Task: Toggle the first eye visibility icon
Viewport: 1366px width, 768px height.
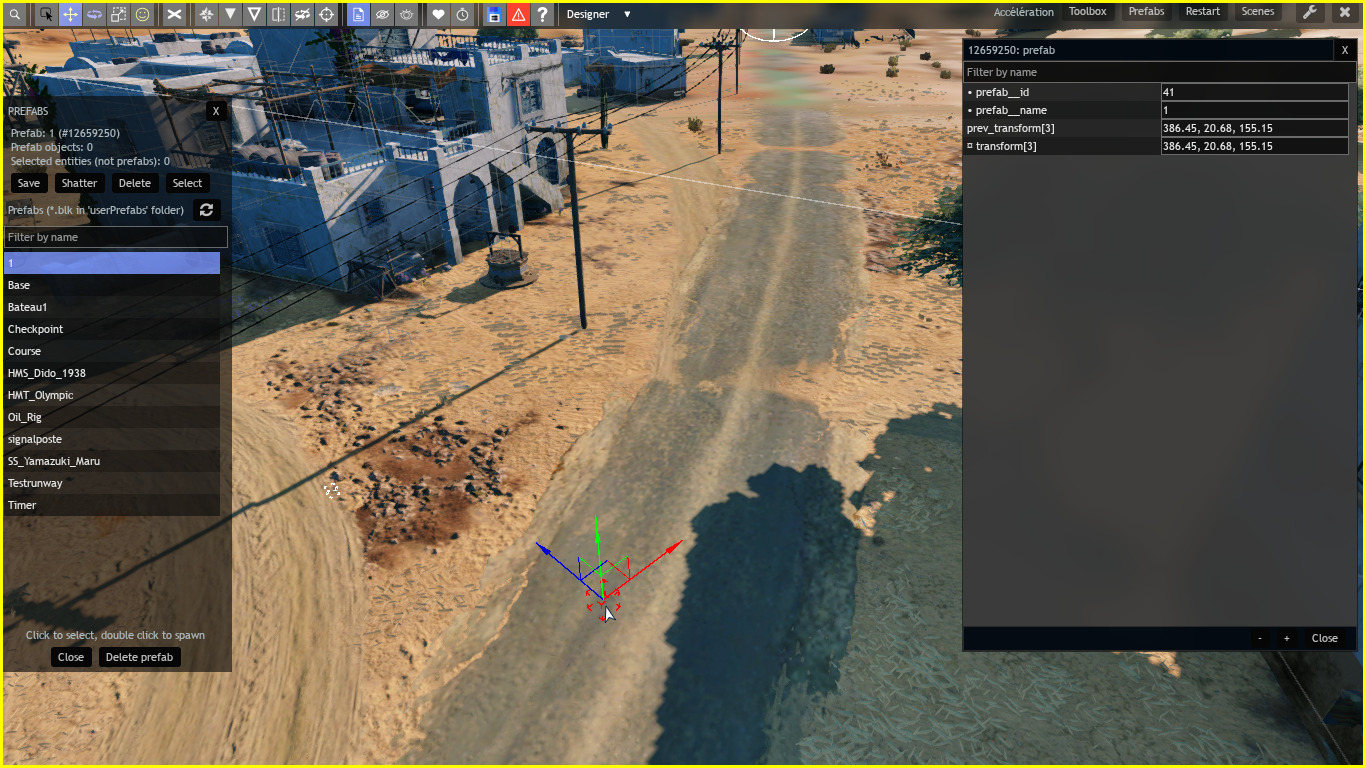Action: point(382,15)
